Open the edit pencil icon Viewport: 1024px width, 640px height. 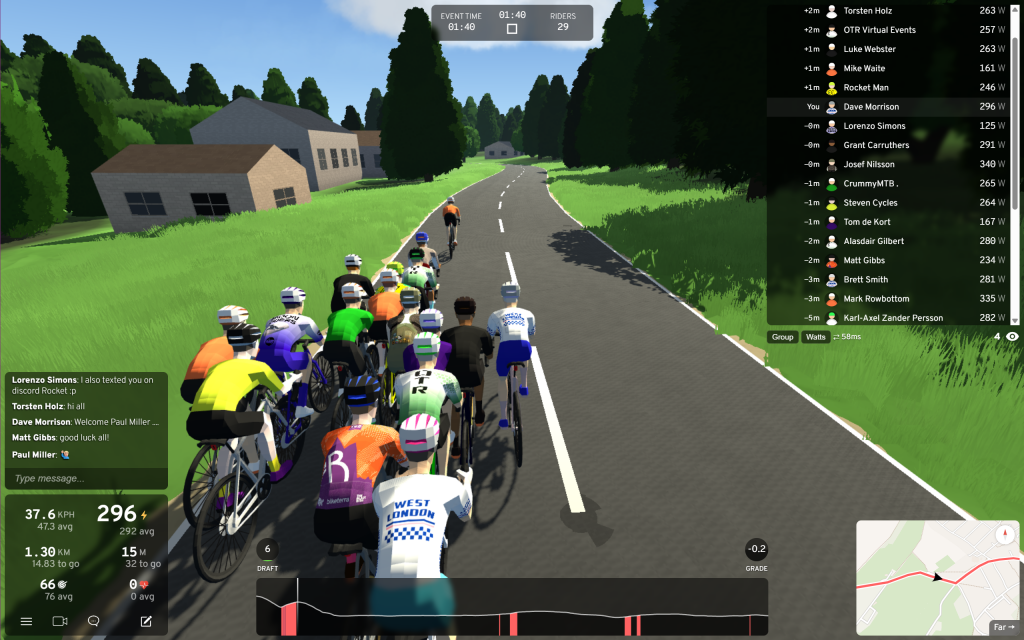[x=146, y=621]
